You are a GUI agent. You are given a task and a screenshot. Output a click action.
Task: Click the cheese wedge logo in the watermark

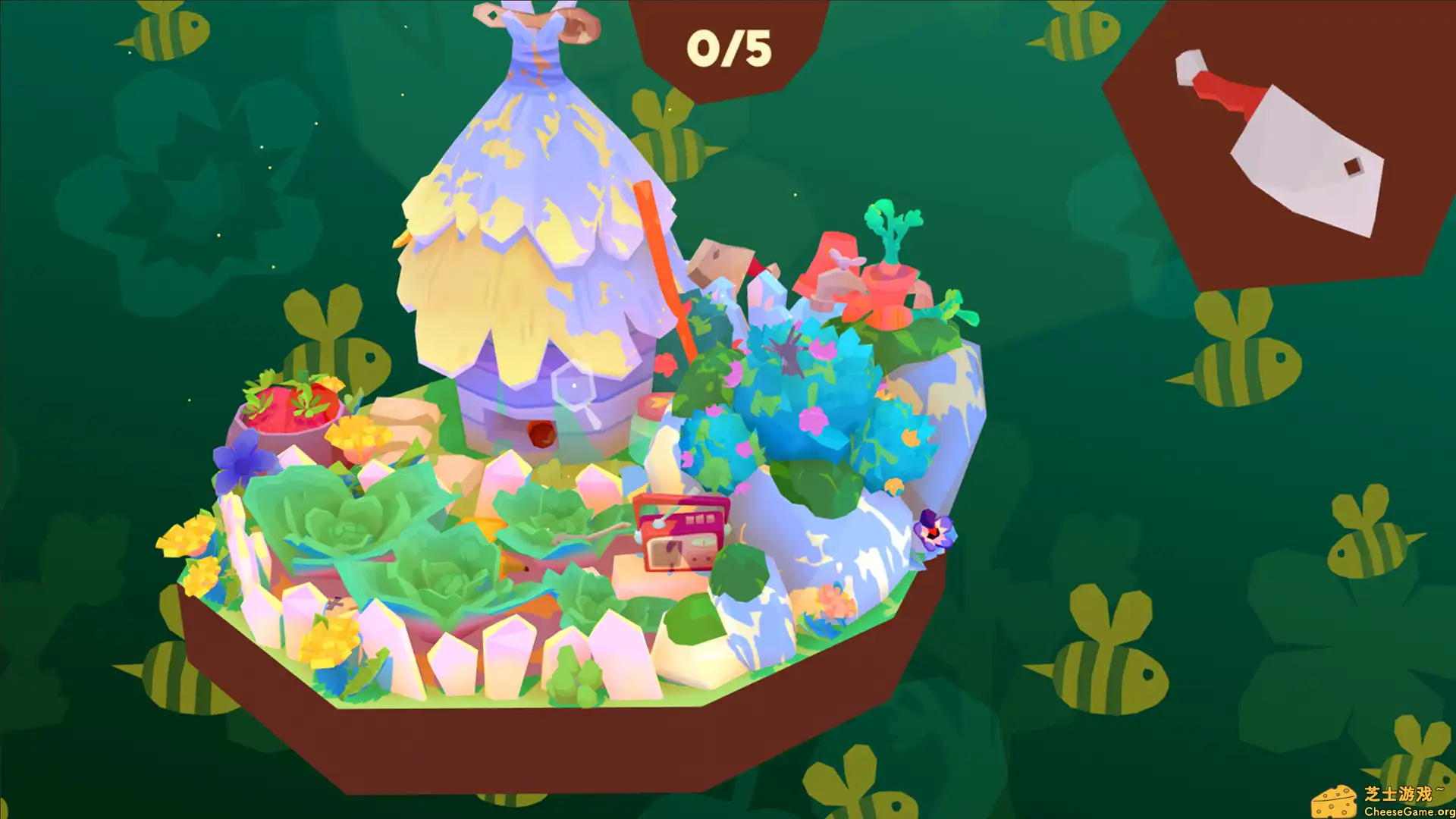tap(1336, 802)
